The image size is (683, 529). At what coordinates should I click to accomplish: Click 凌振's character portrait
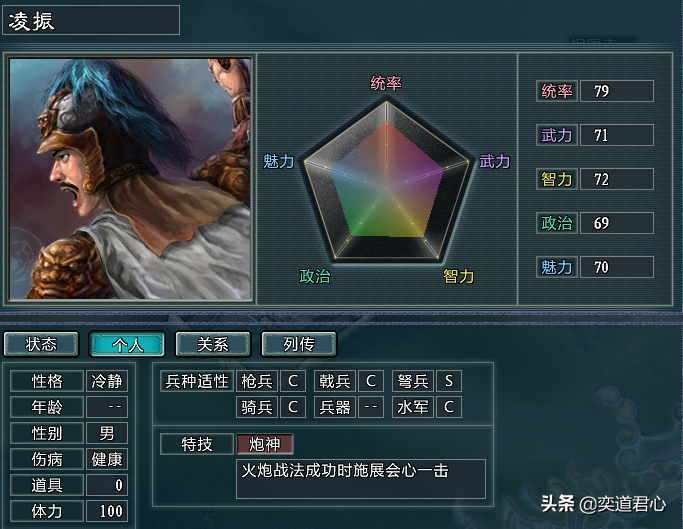click(130, 178)
